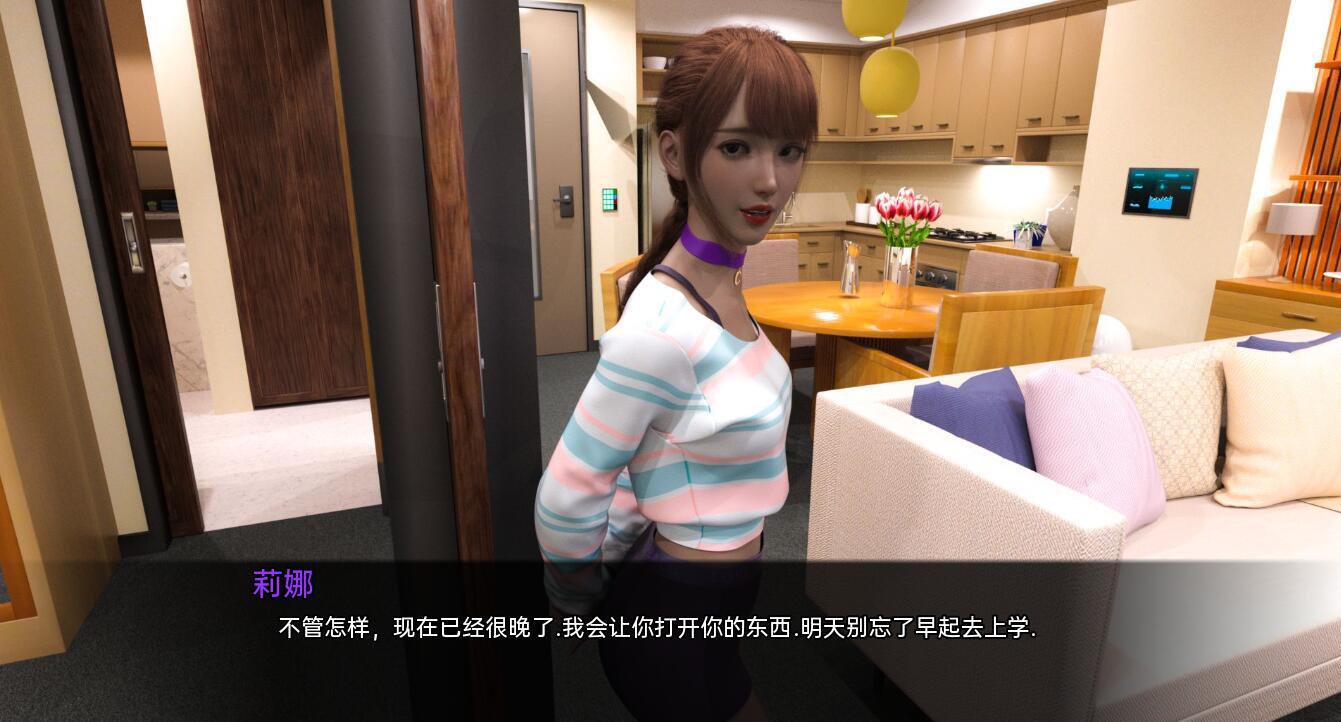
Task: Click the blue usage graph on the wall panel
Action: tap(1160, 202)
